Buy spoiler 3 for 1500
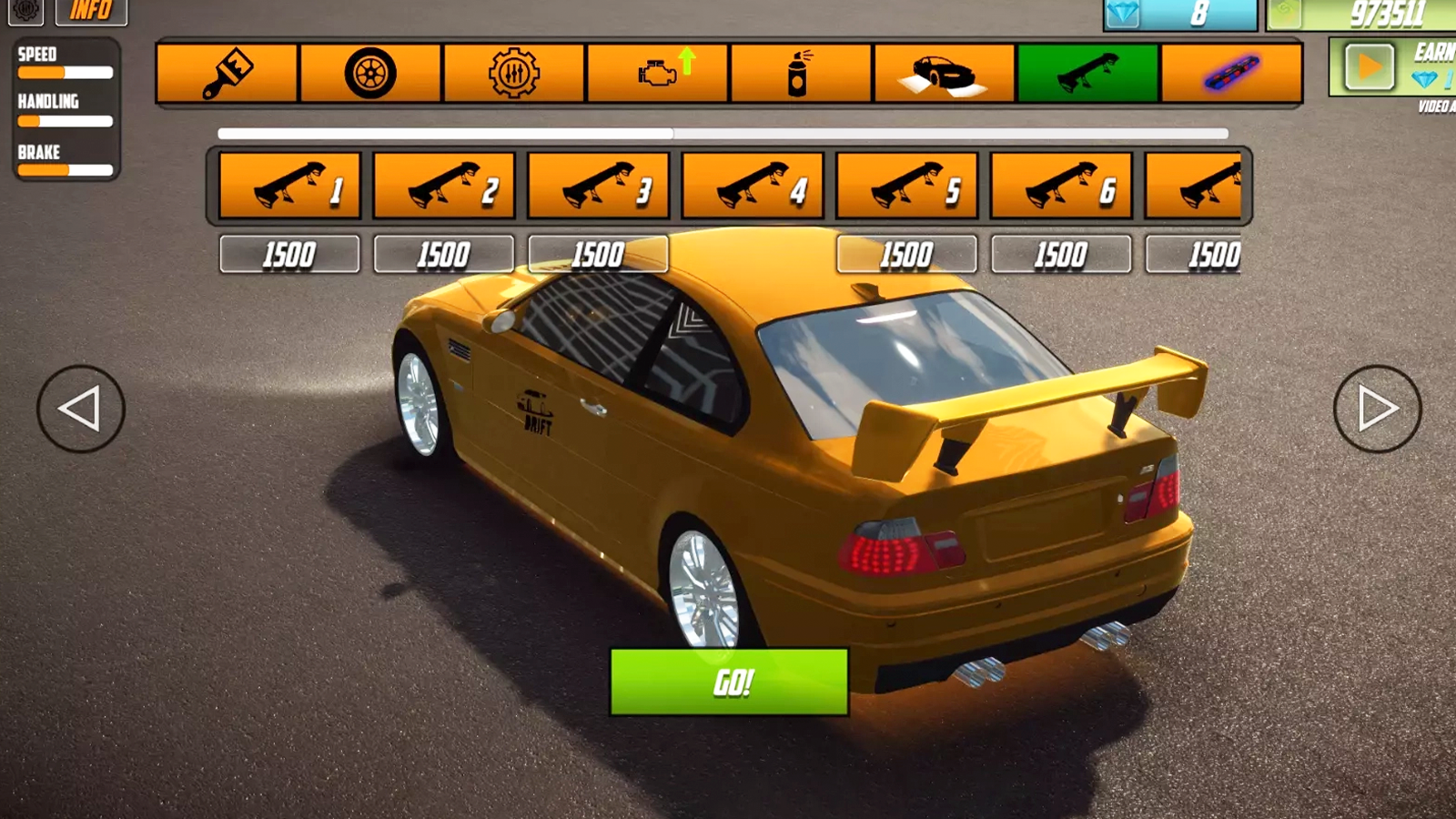Image resolution: width=1456 pixels, height=819 pixels. [598, 255]
